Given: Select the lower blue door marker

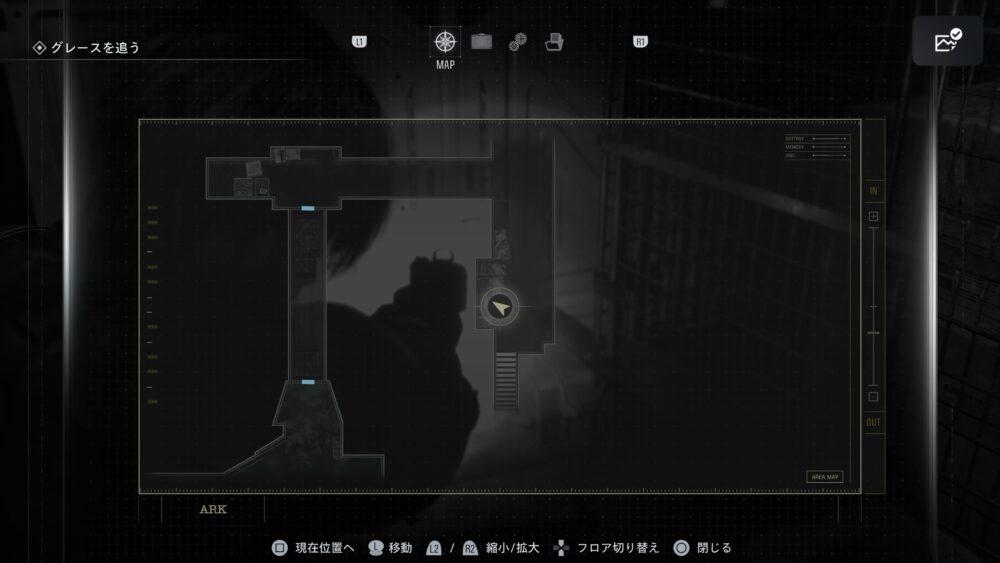Looking at the screenshot, I should click(x=308, y=382).
